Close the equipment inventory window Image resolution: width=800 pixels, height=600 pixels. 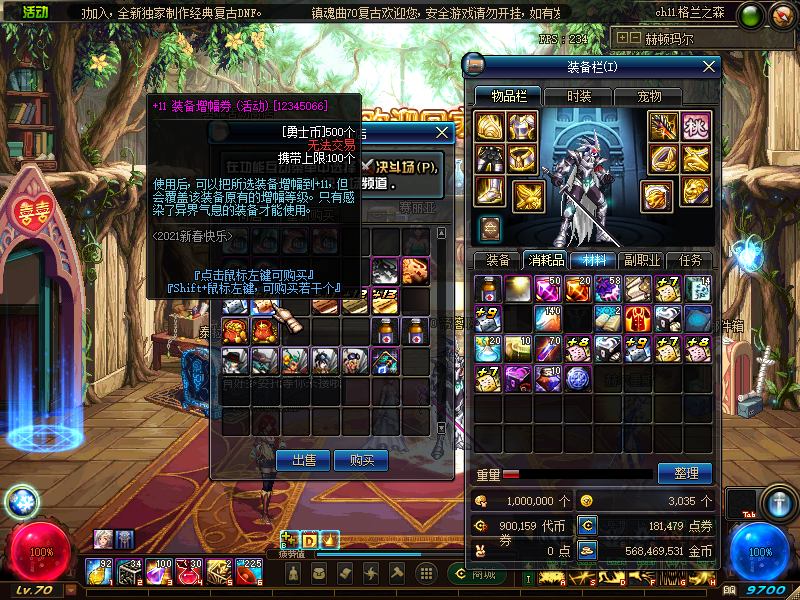(x=710, y=66)
